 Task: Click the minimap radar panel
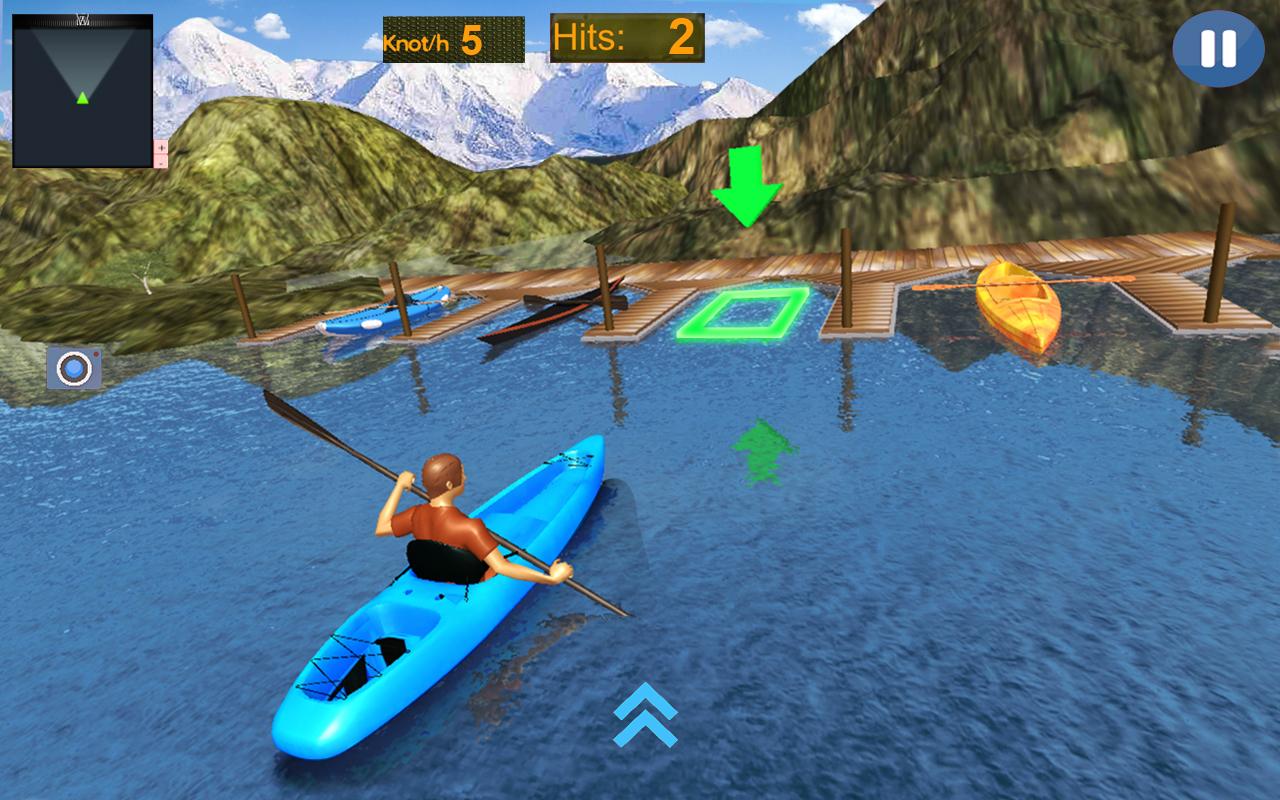click(x=82, y=91)
